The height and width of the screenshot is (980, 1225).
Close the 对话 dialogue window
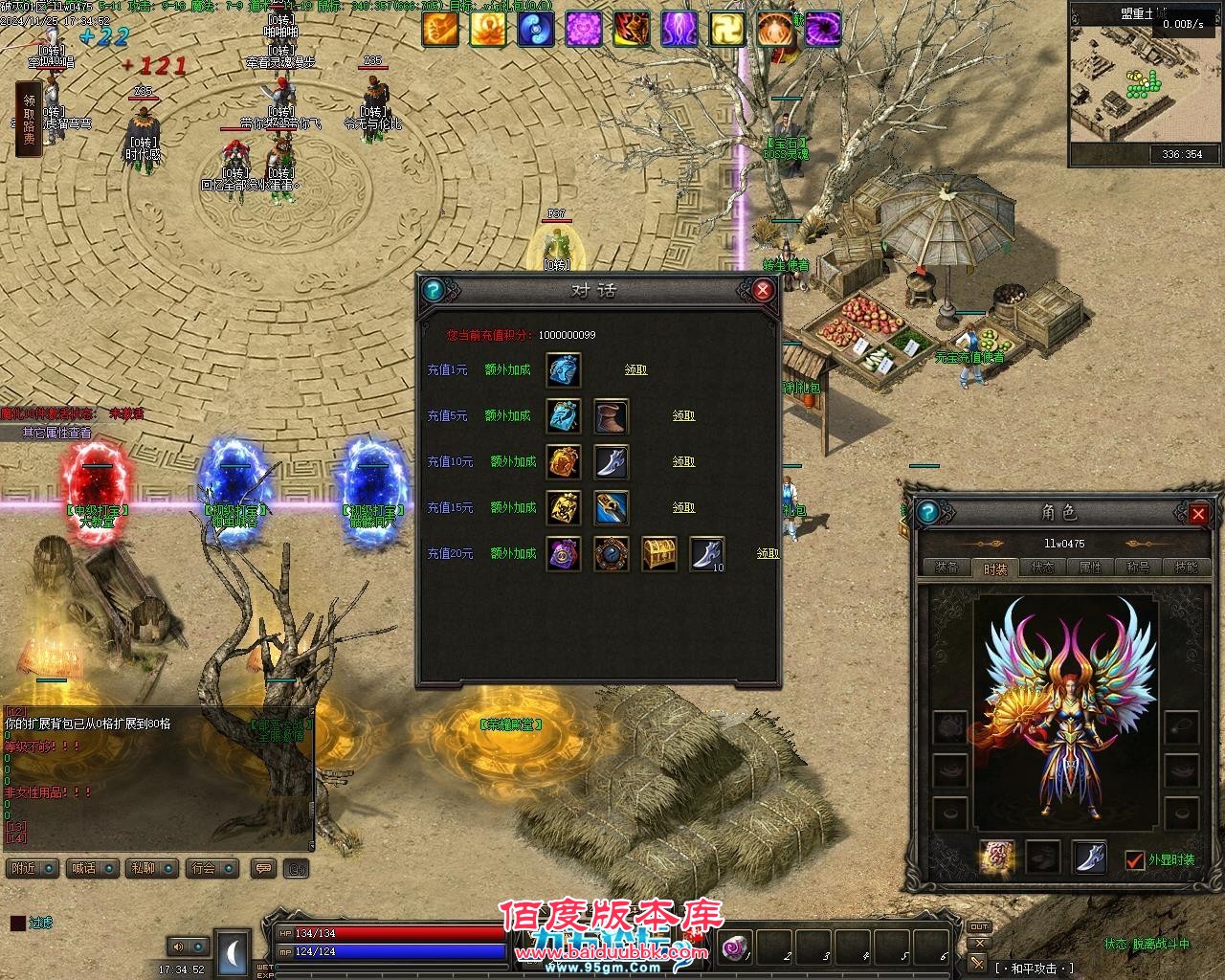pos(763,290)
